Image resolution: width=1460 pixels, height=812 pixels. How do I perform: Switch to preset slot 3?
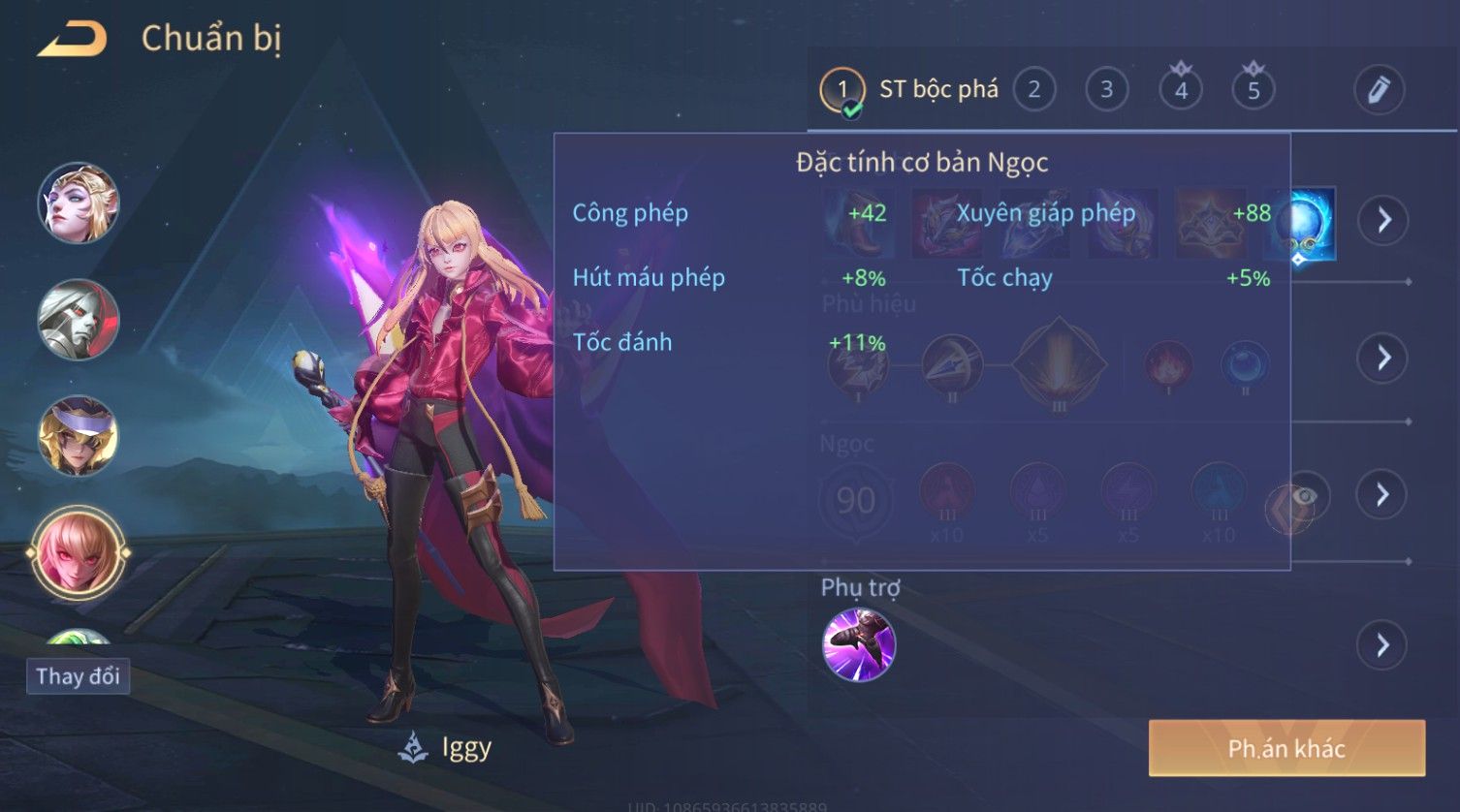(x=1106, y=90)
